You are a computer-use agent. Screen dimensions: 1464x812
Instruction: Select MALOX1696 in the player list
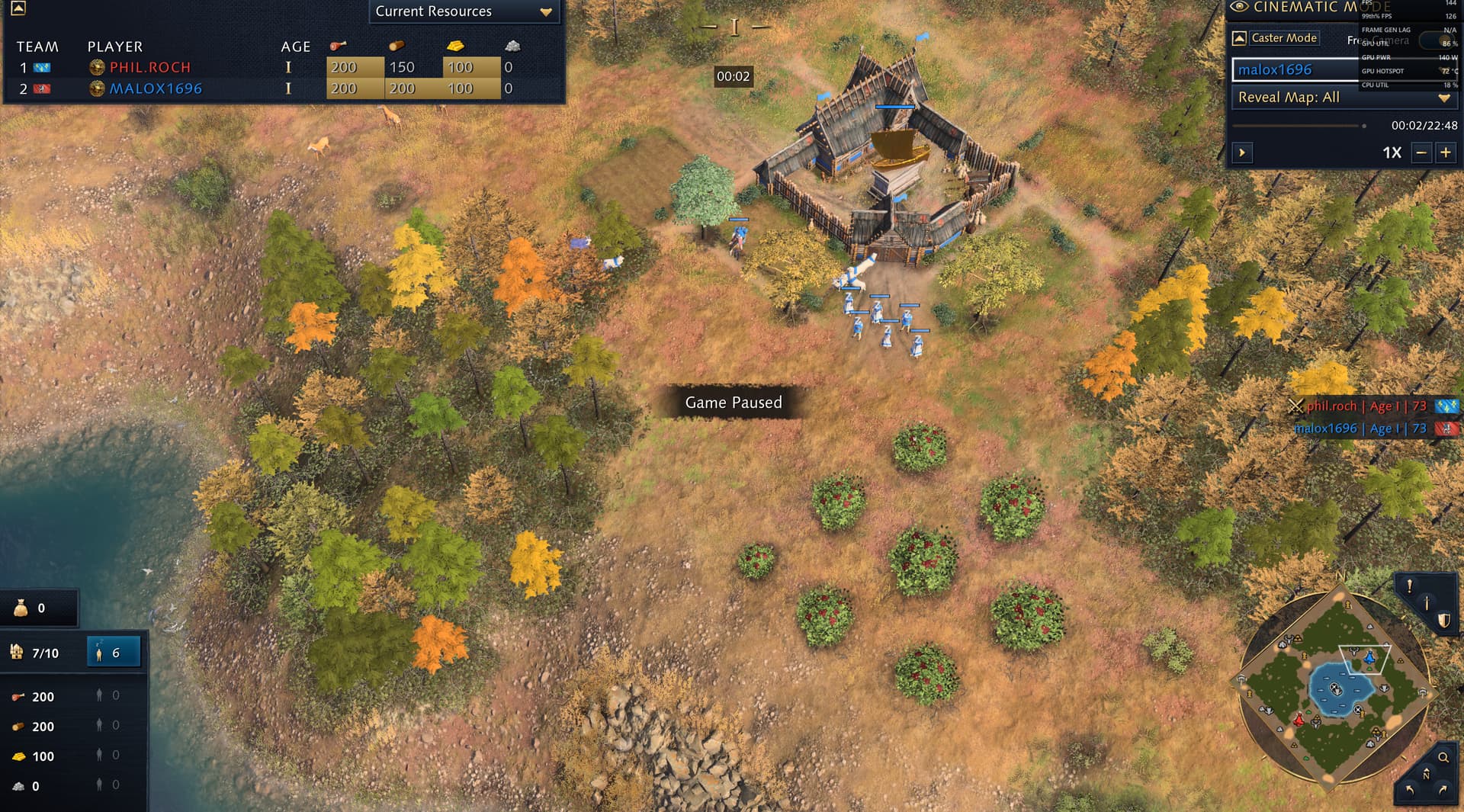156,88
